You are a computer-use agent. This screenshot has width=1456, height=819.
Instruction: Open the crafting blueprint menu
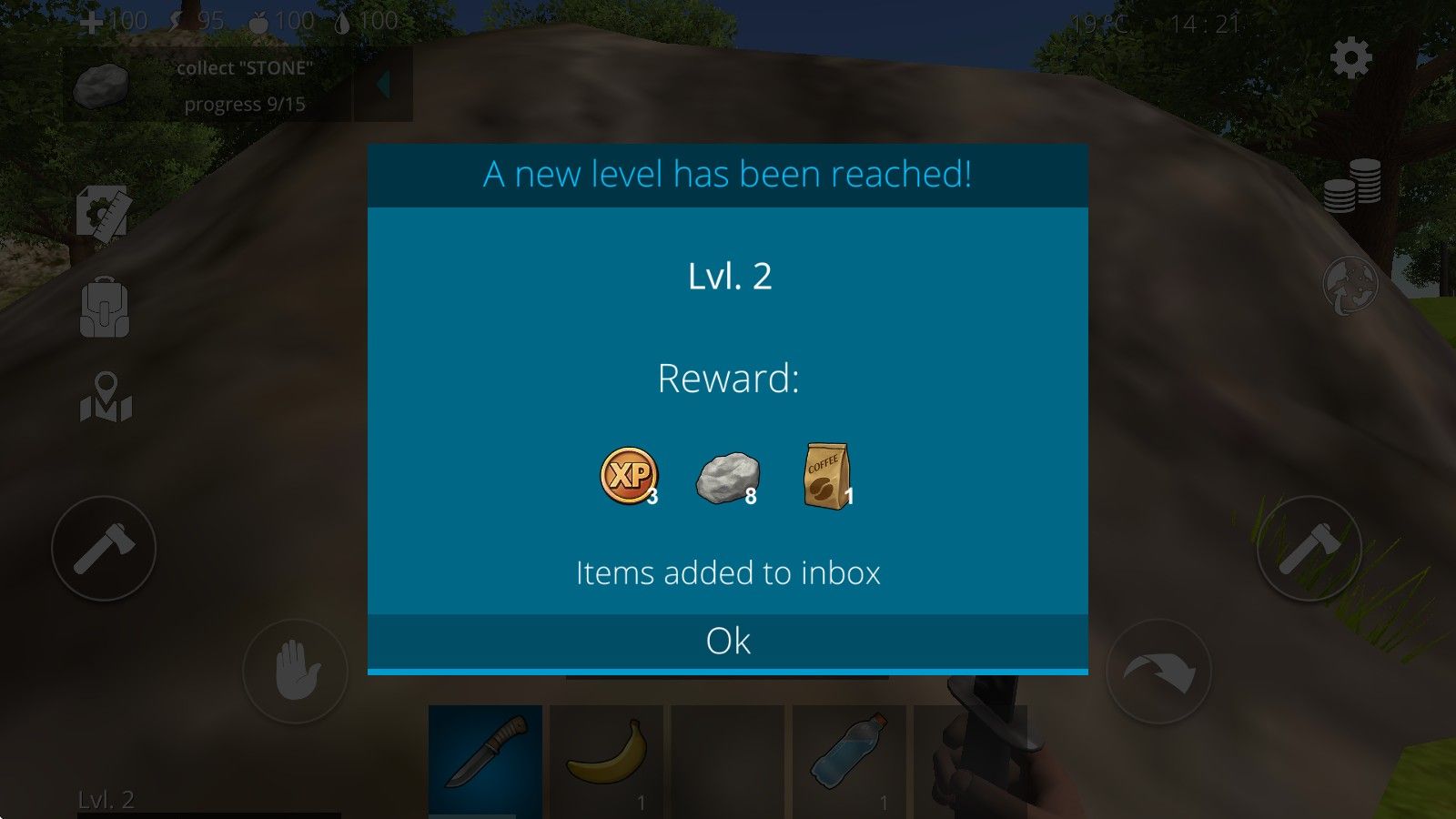[103, 214]
